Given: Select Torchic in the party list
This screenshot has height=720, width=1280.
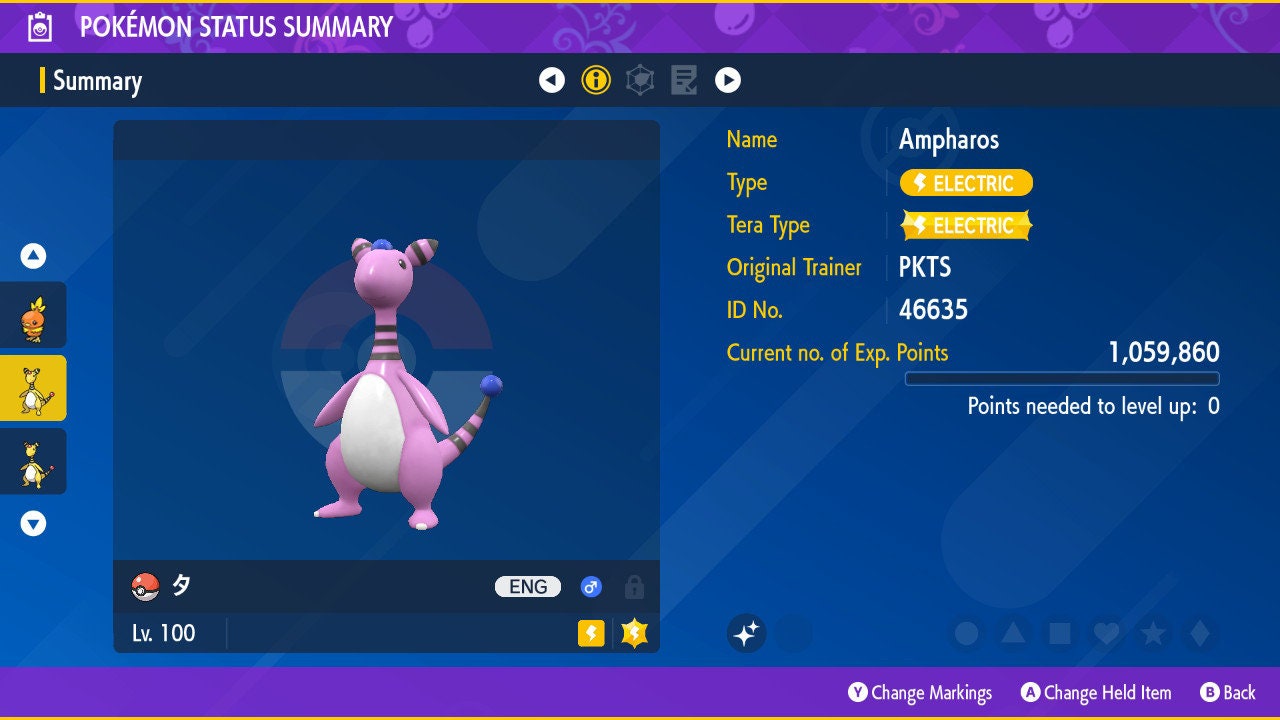Looking at the screenshot, I should click(x=33, y=315).
